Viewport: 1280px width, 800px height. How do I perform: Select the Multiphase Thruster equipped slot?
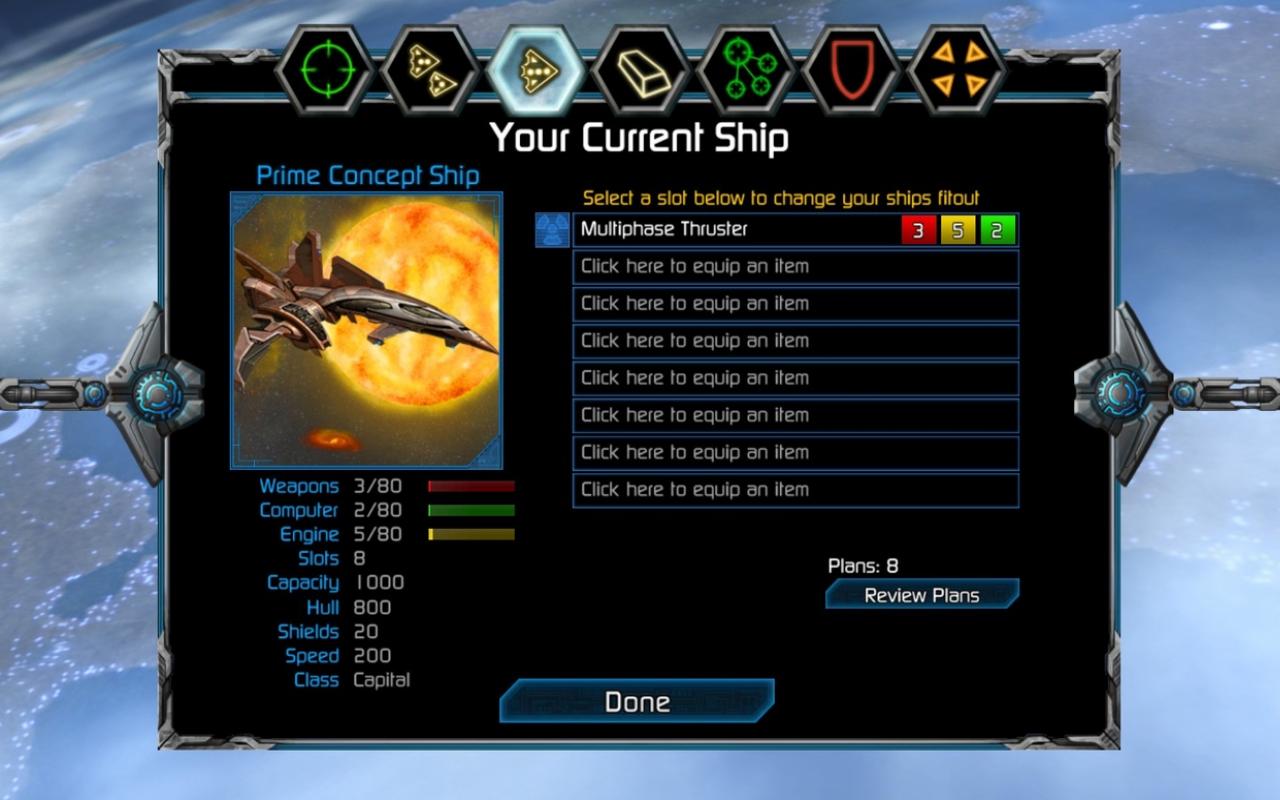click(750, 229)
